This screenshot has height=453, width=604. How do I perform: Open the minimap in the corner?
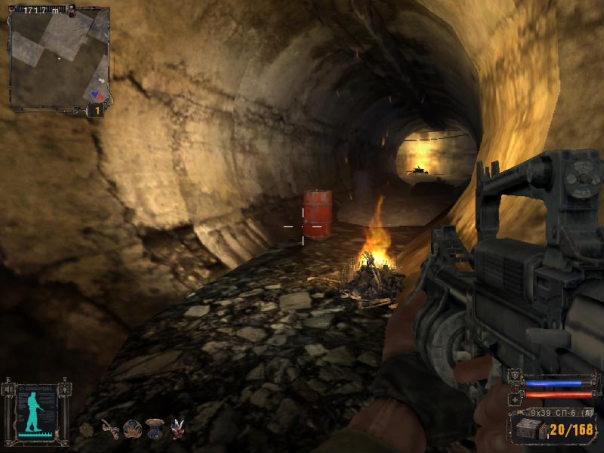pyautogui.click(x=59, y=57)
